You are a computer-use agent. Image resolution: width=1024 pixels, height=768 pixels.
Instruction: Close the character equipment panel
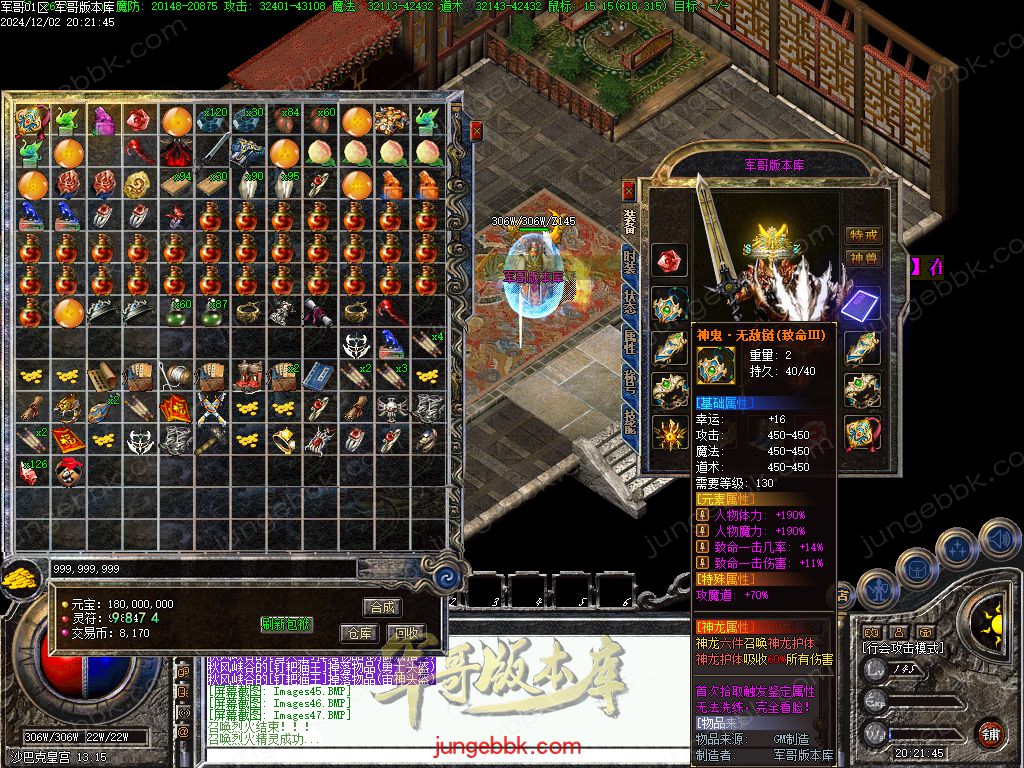pyautogui.click(x=628, y=188)
